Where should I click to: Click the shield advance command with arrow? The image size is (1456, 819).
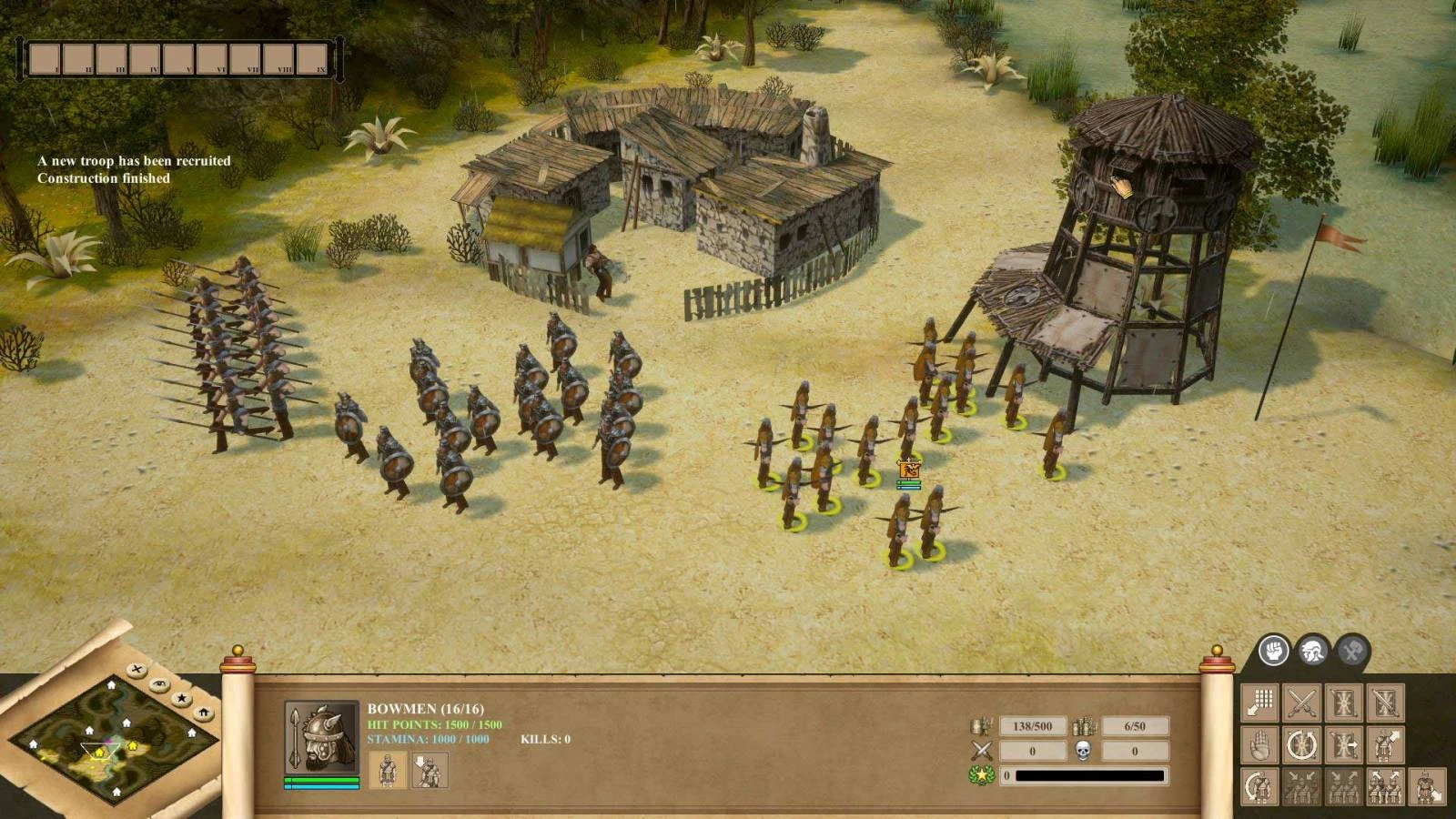(1344, 744)
